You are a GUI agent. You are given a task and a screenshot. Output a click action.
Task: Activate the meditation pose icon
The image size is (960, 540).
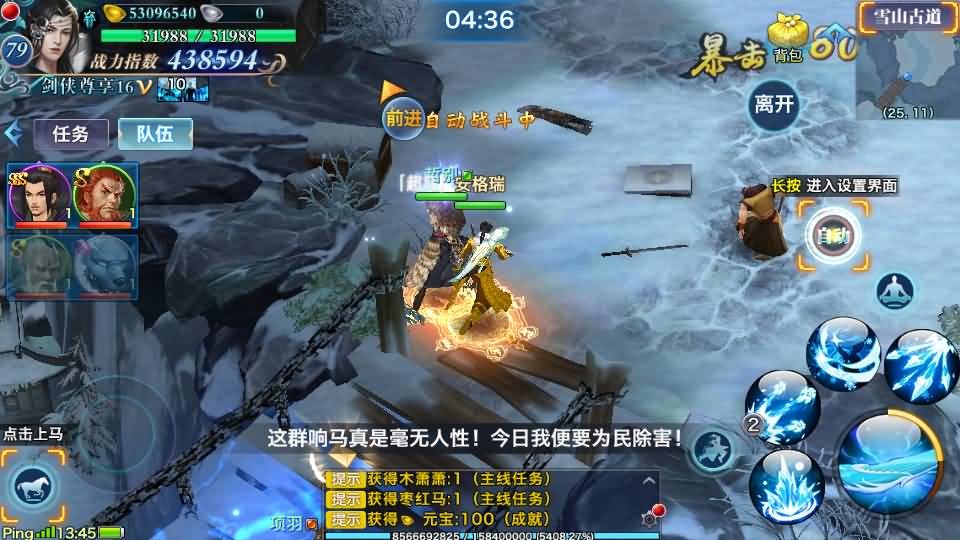click(895, 291)
